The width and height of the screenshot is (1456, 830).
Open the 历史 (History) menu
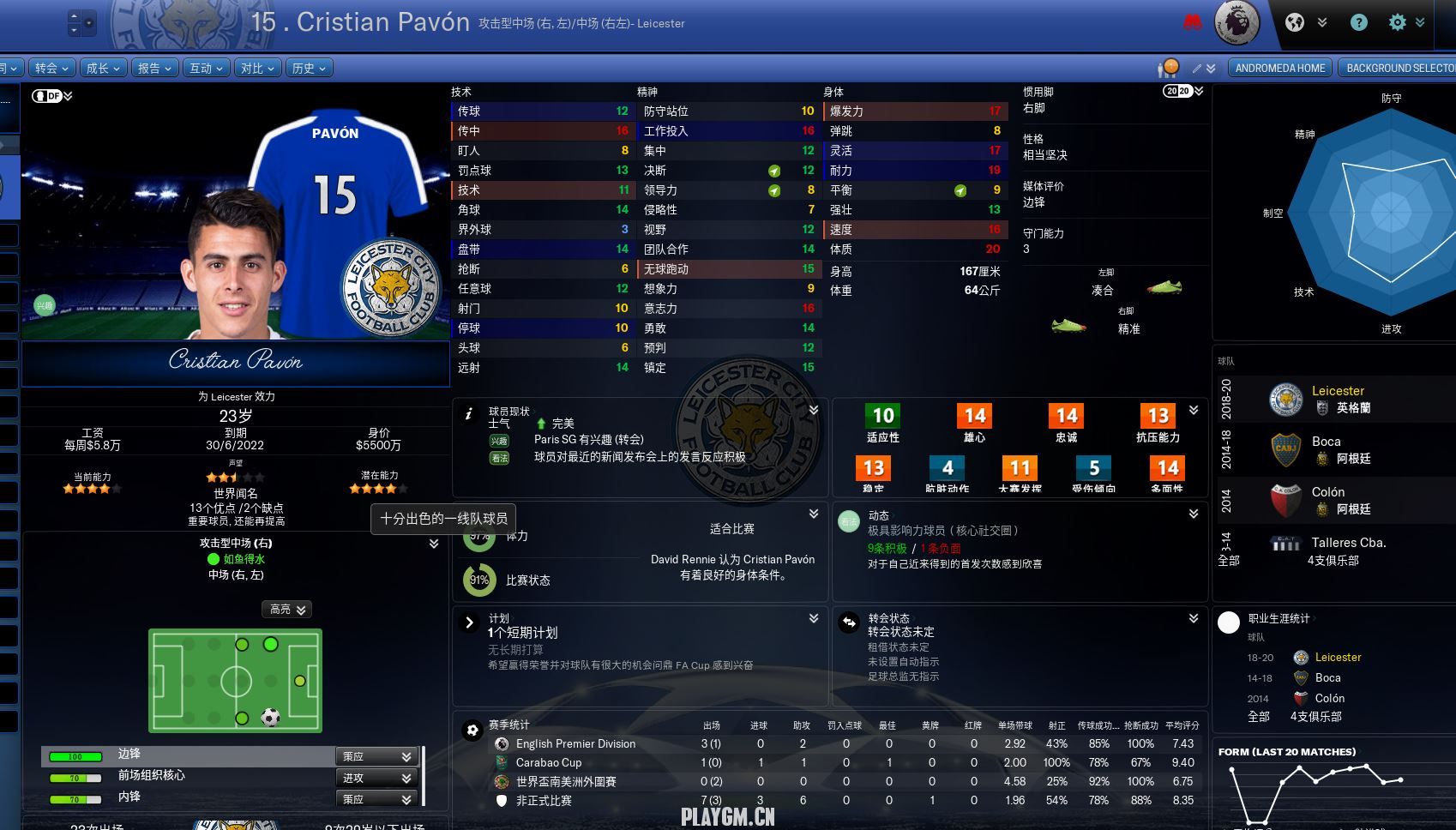tap(309, 69)
